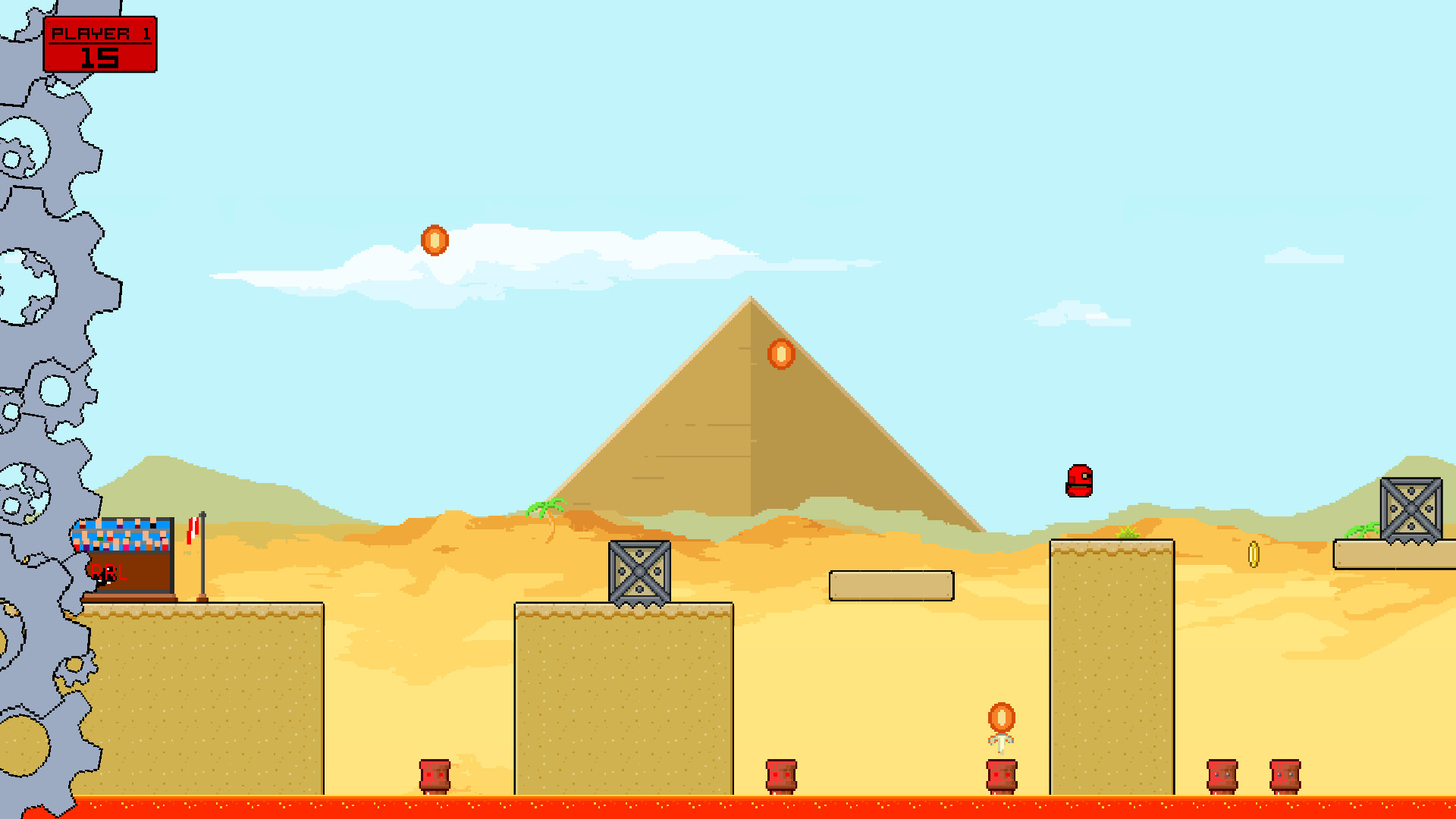The width and height of the screenshot is (1456, 819).
Task: Collect the orange coin near the clouds
Action: coord(435,241)
